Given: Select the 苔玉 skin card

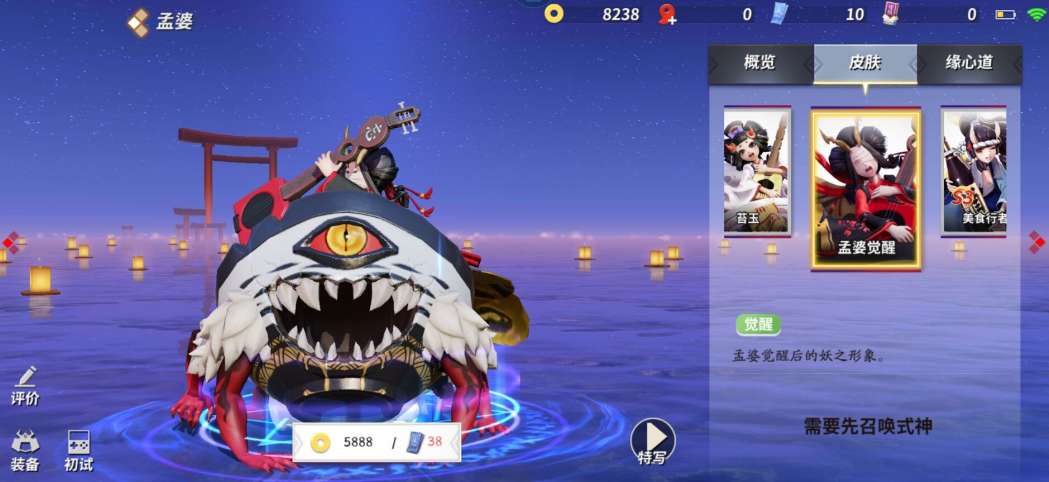Looking at the screenshot, I should click(x=757, y=171).
